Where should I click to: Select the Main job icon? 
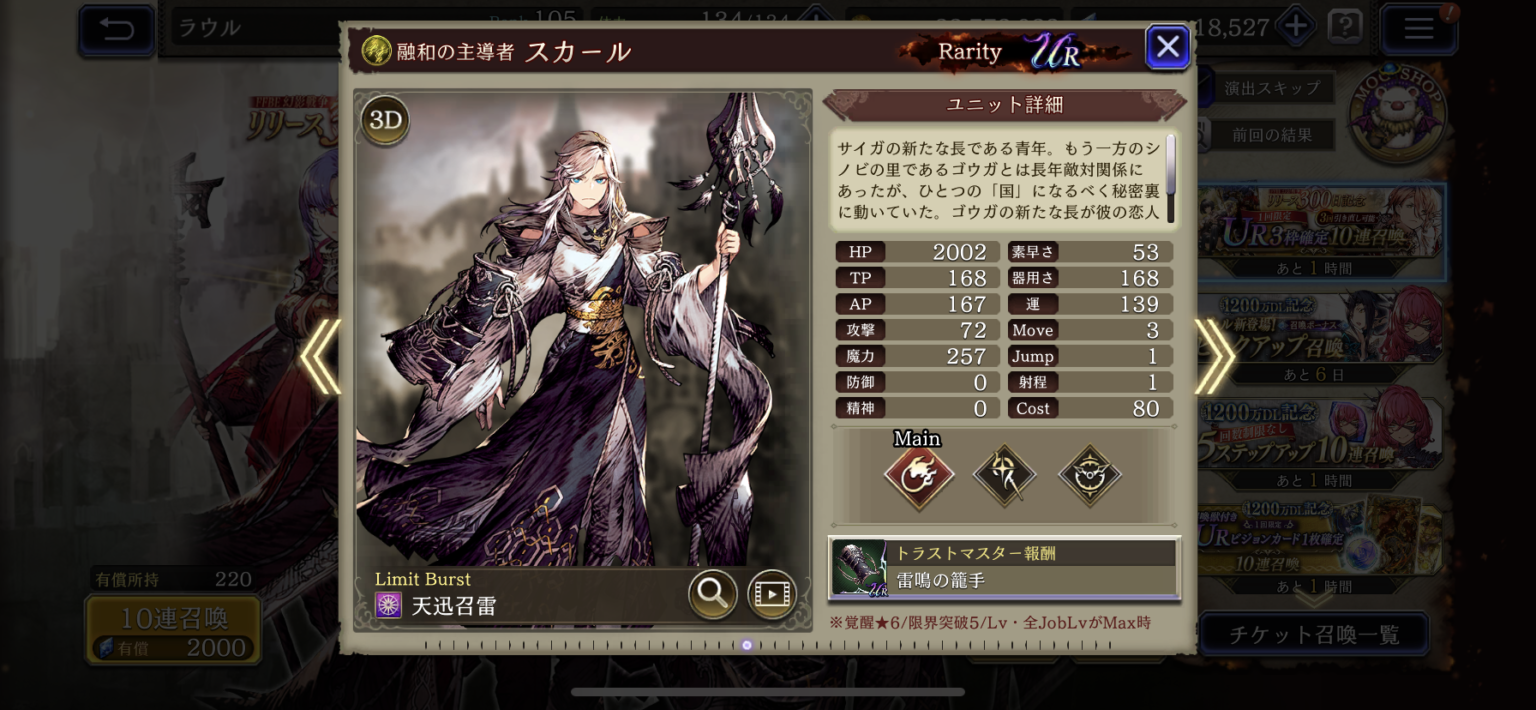919,475
